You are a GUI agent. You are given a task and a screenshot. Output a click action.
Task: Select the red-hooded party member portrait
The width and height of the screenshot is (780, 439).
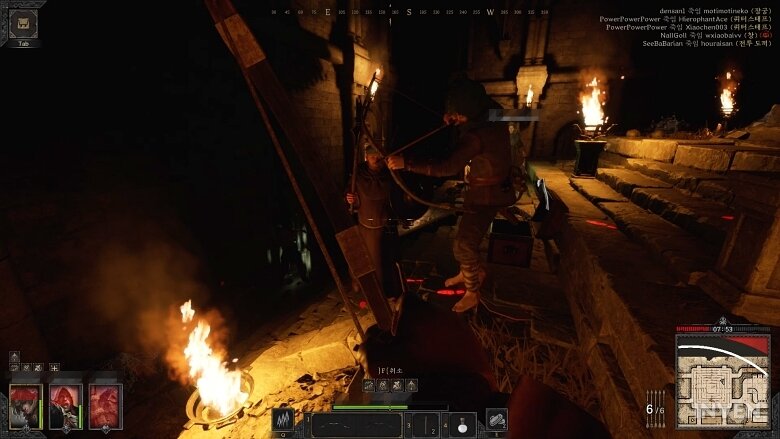pos(66,407)
